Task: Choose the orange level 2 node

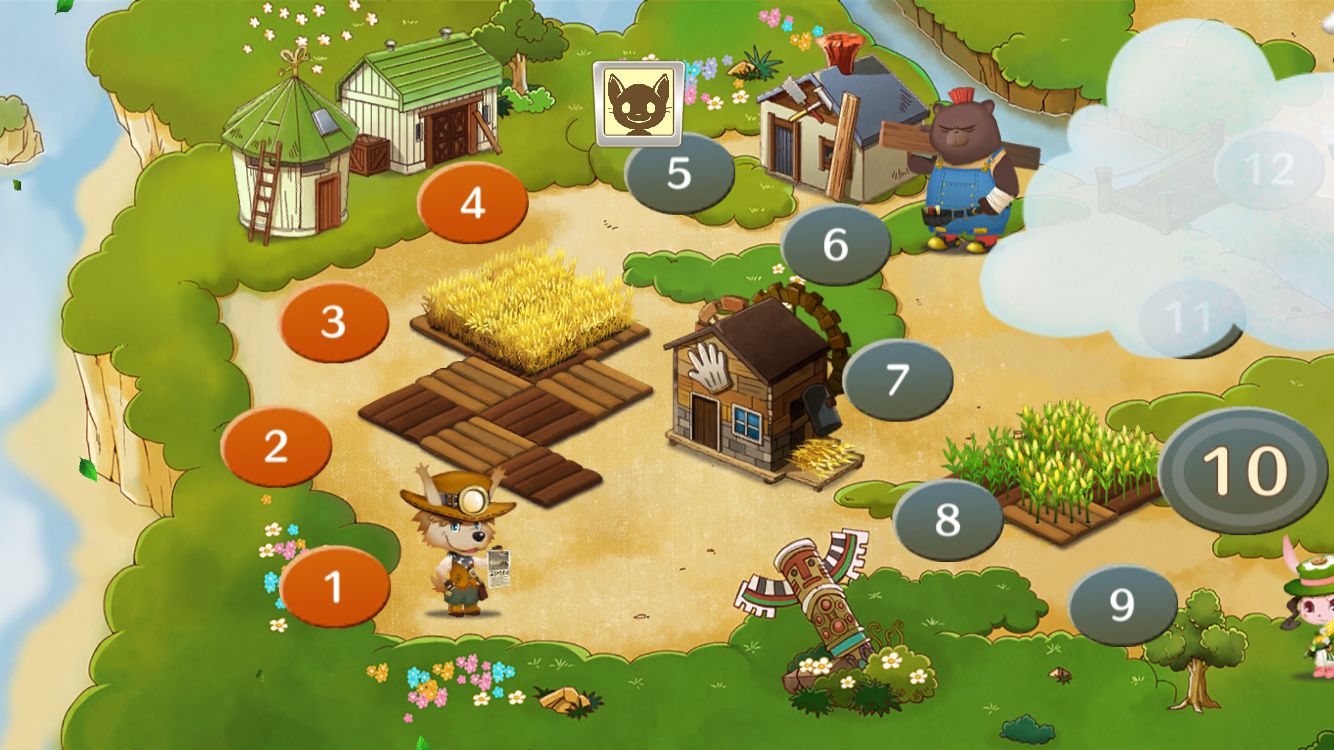Action: coord(276,447)
